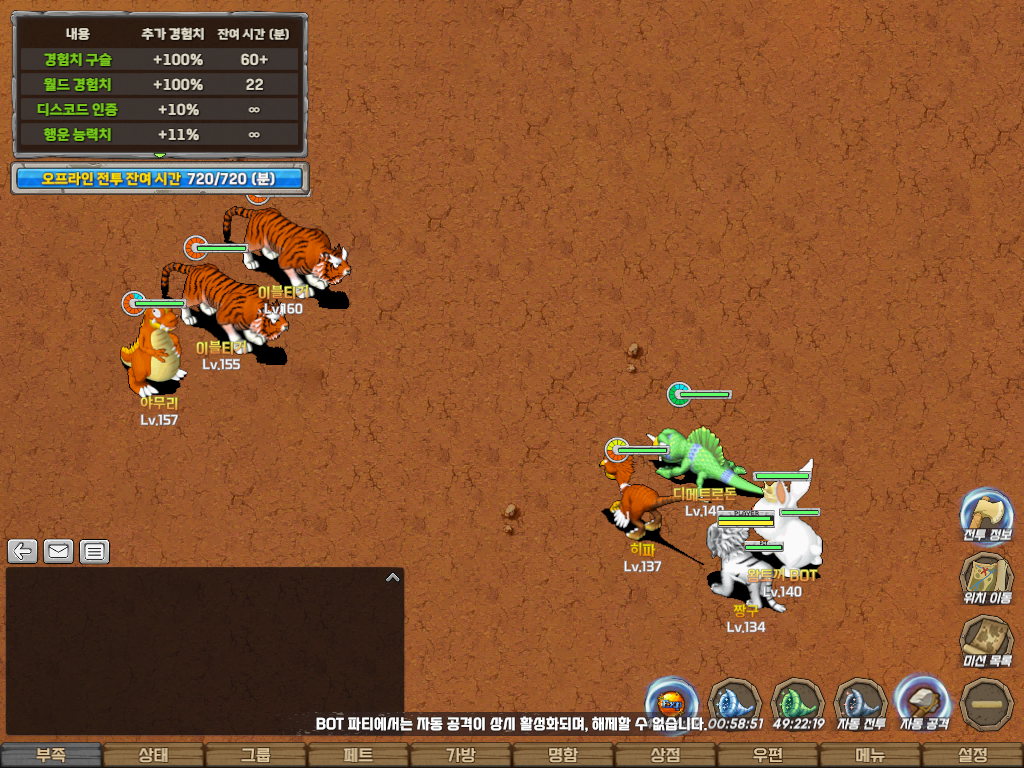Switch to the 상태 (status) tab

coord(154,755)
